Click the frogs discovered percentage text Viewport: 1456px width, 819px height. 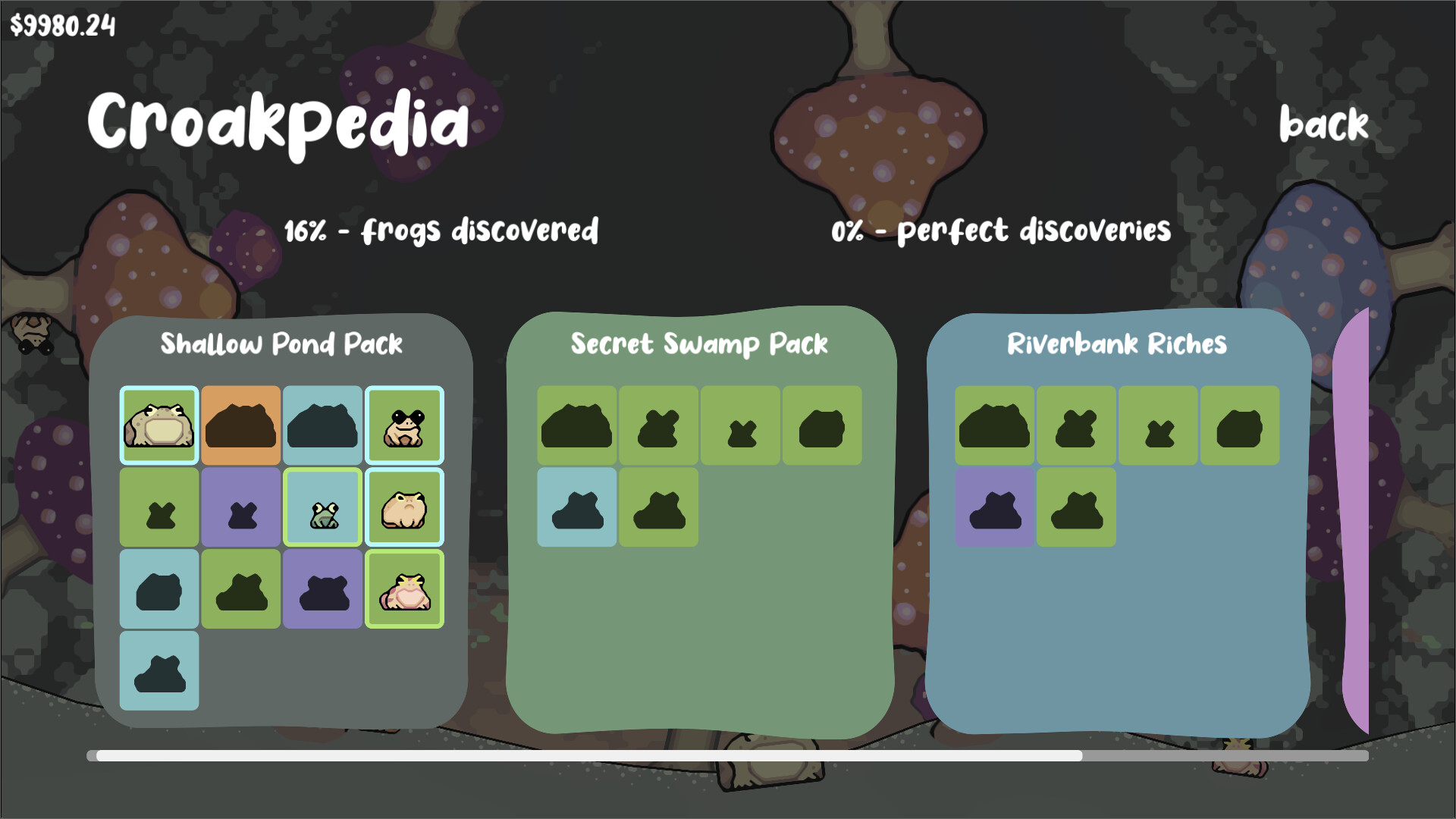point(441,230)
